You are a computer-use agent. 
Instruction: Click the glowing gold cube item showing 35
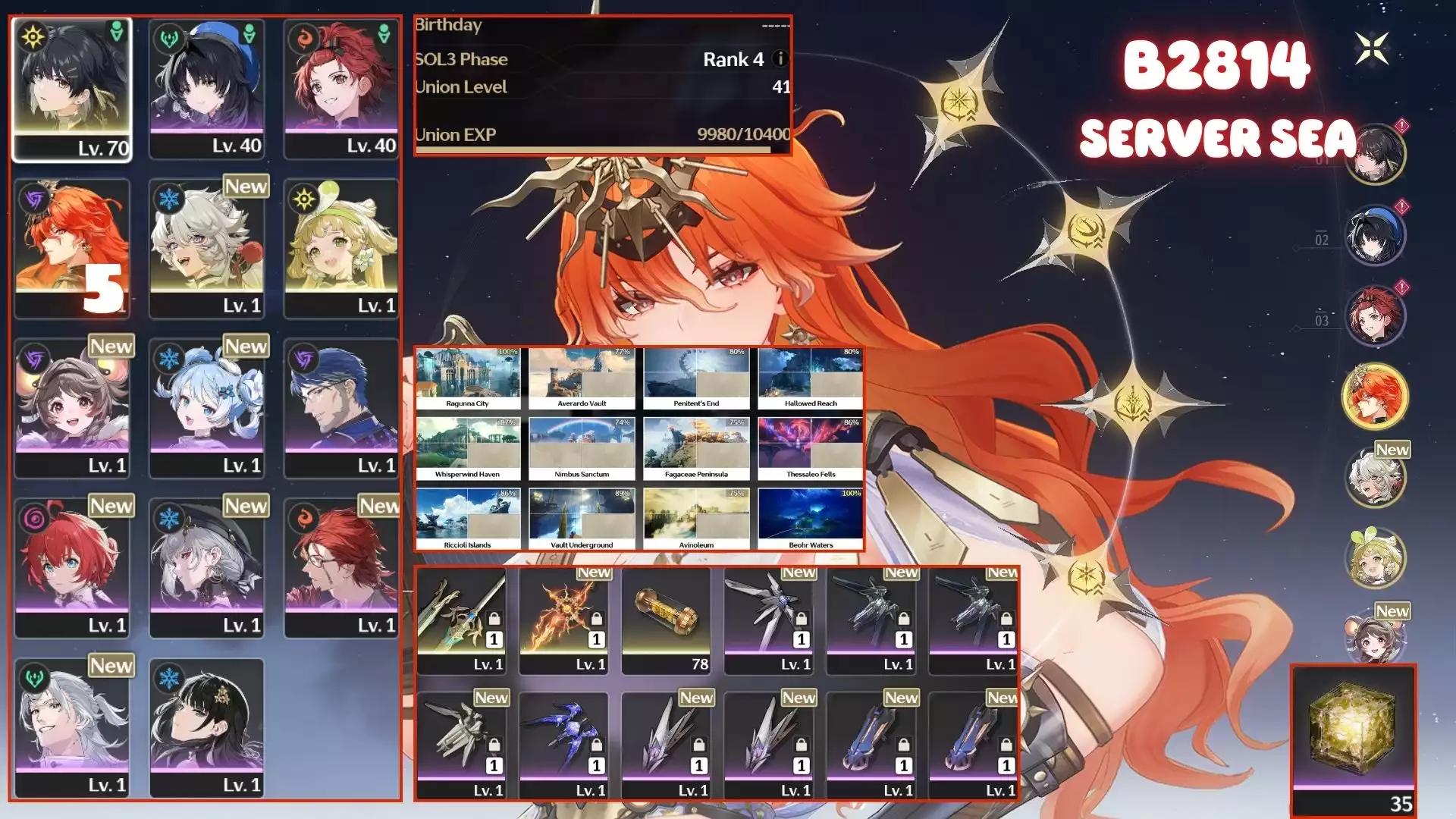point(1354,739)
